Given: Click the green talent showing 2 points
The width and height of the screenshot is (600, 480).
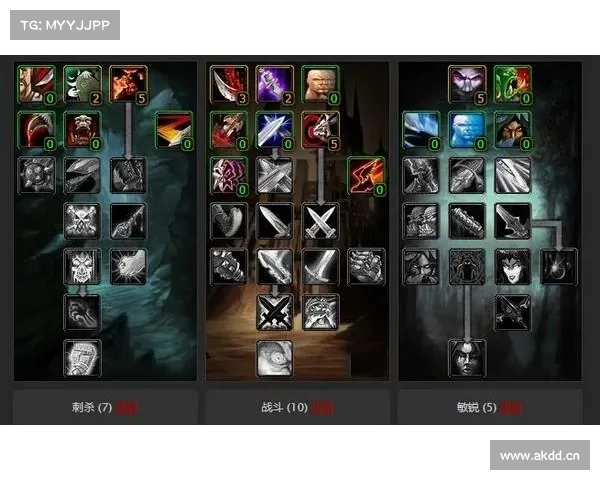Looking at the screenshot, I should coord(82,85).
